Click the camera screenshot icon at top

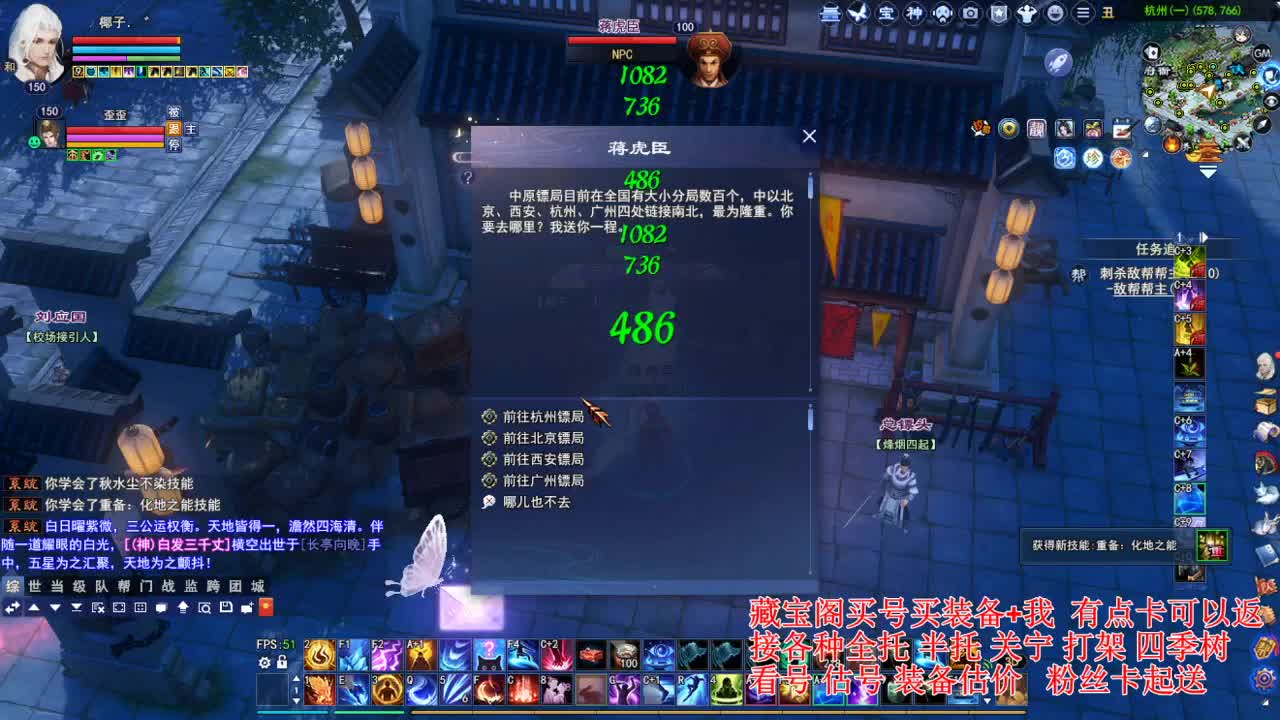(x=970, y=14)
